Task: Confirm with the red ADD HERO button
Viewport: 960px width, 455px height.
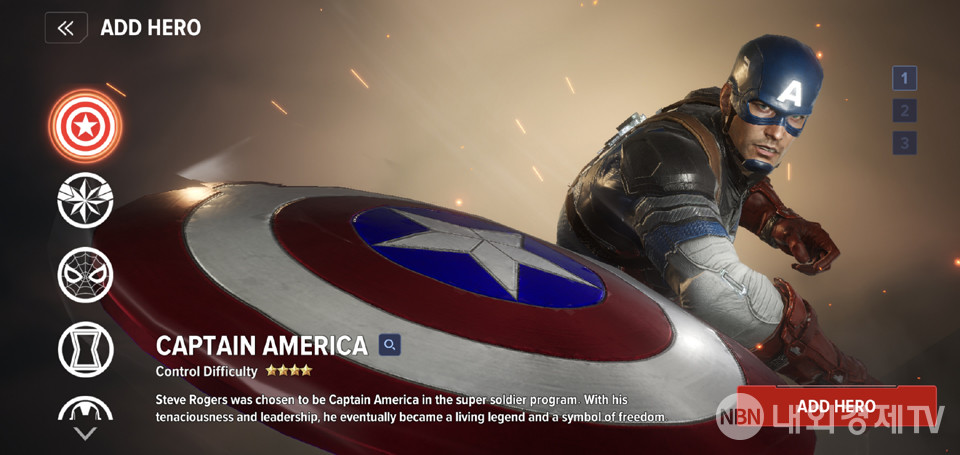Action: [x=836, y=406]
